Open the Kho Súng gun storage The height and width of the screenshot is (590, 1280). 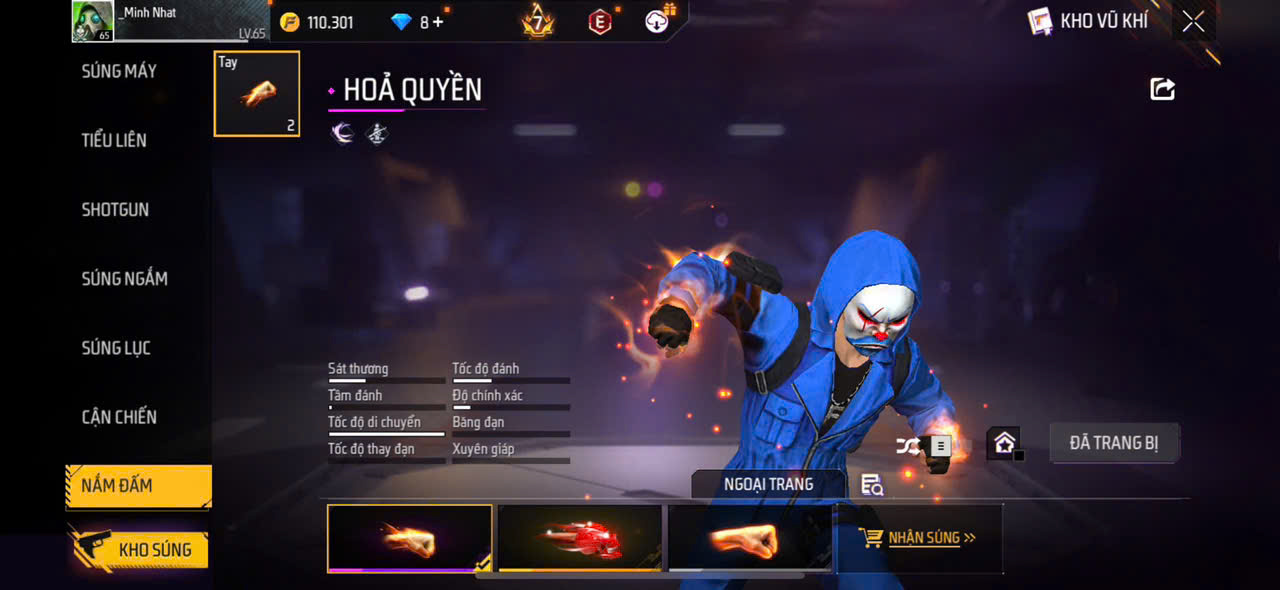tap(138, 549)
